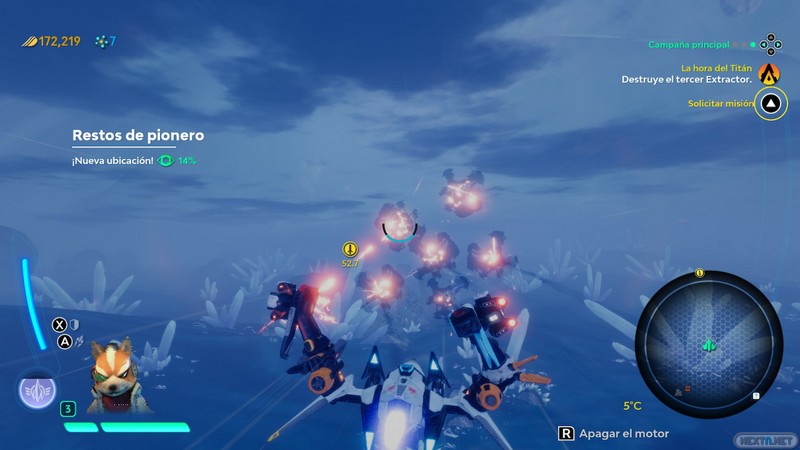
Task: Click the yellow objective marker atop the minimap
Action: pyautogui.click(x=700, y=273)
